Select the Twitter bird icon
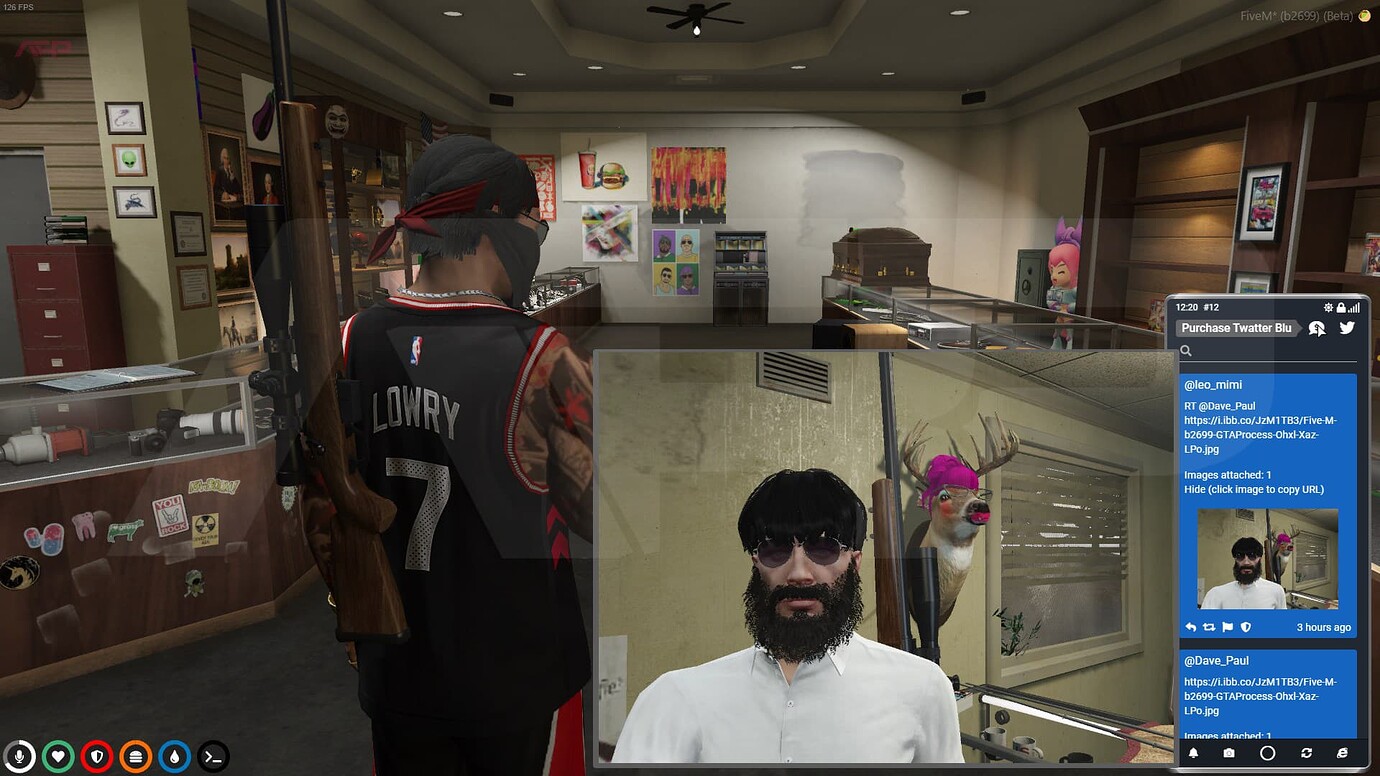This screenshot has height=776, width=1380. coord(1347,327)
